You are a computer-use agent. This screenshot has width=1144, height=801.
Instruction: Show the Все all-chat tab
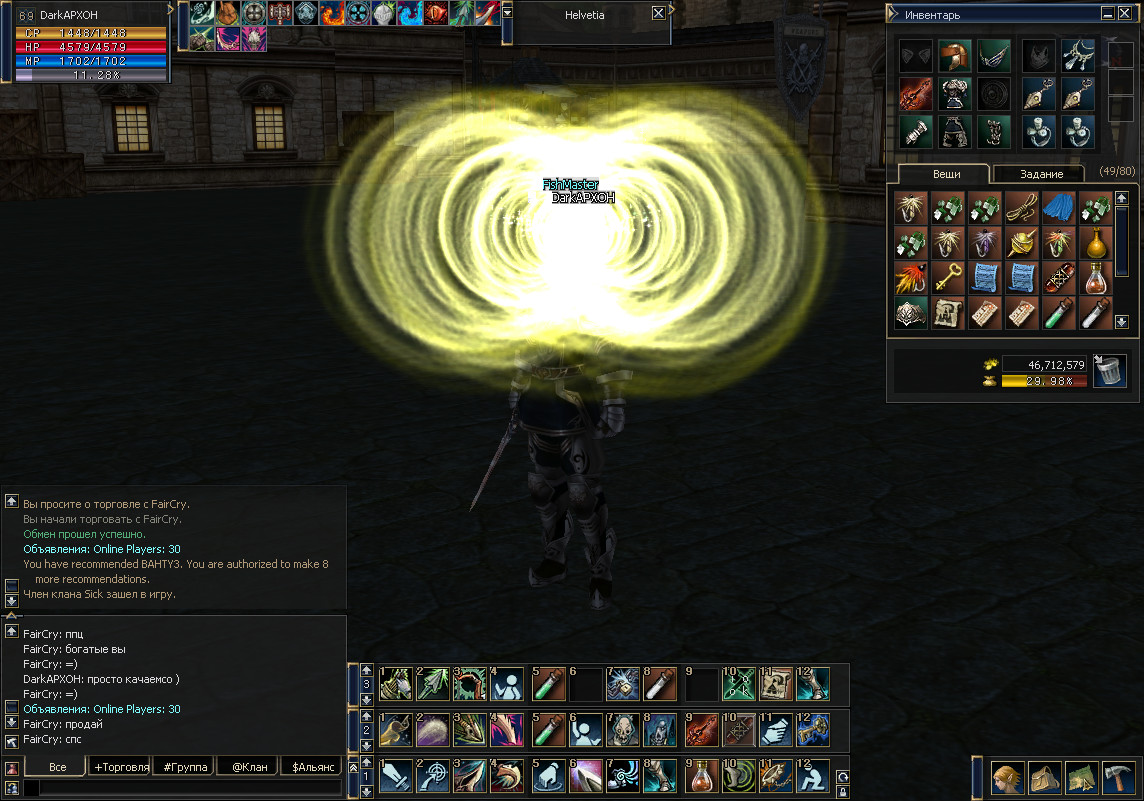(x=57, y=767)
